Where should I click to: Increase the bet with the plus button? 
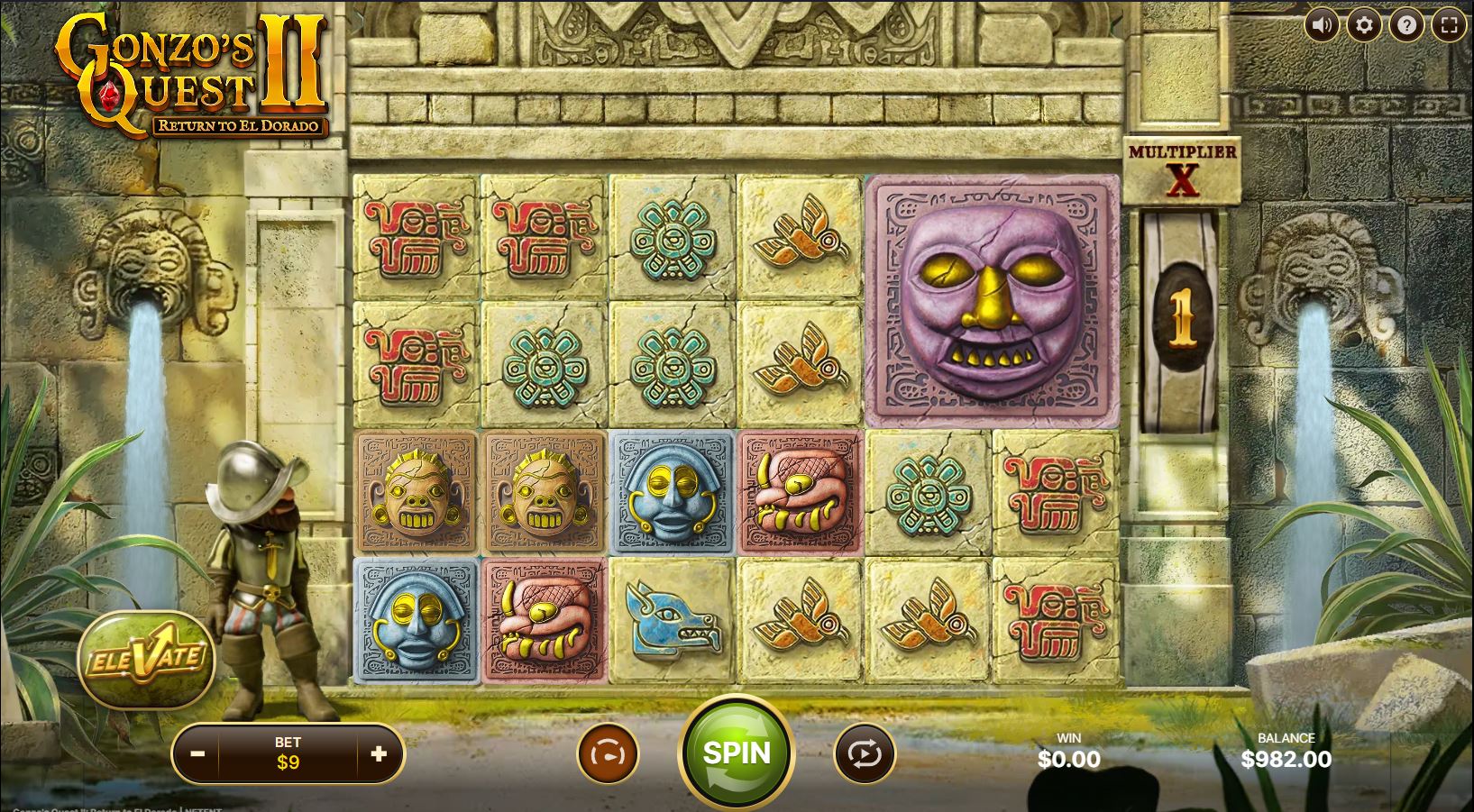(x=379, y=753)
